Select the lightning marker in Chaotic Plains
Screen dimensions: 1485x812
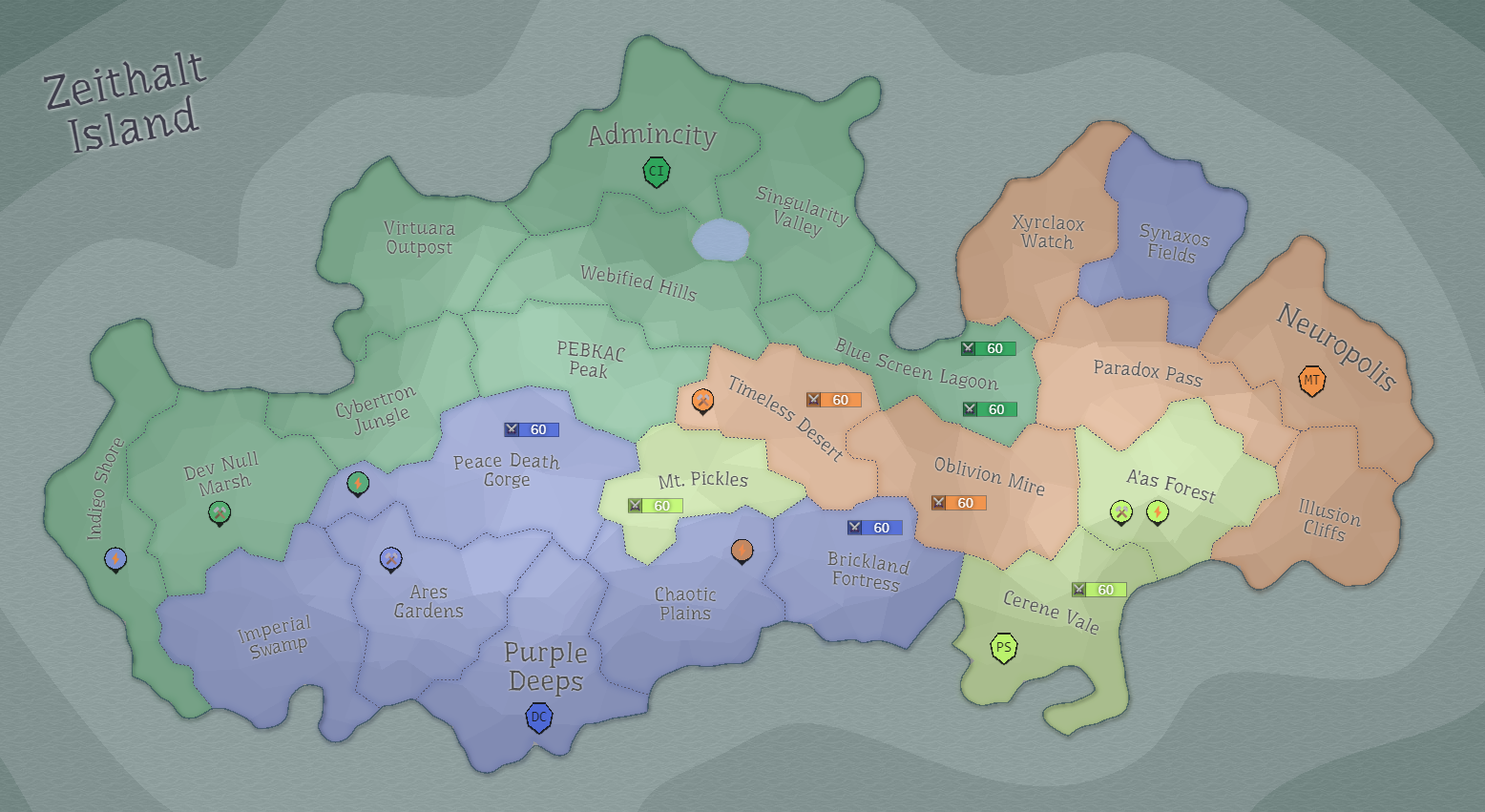coord(742,552)
